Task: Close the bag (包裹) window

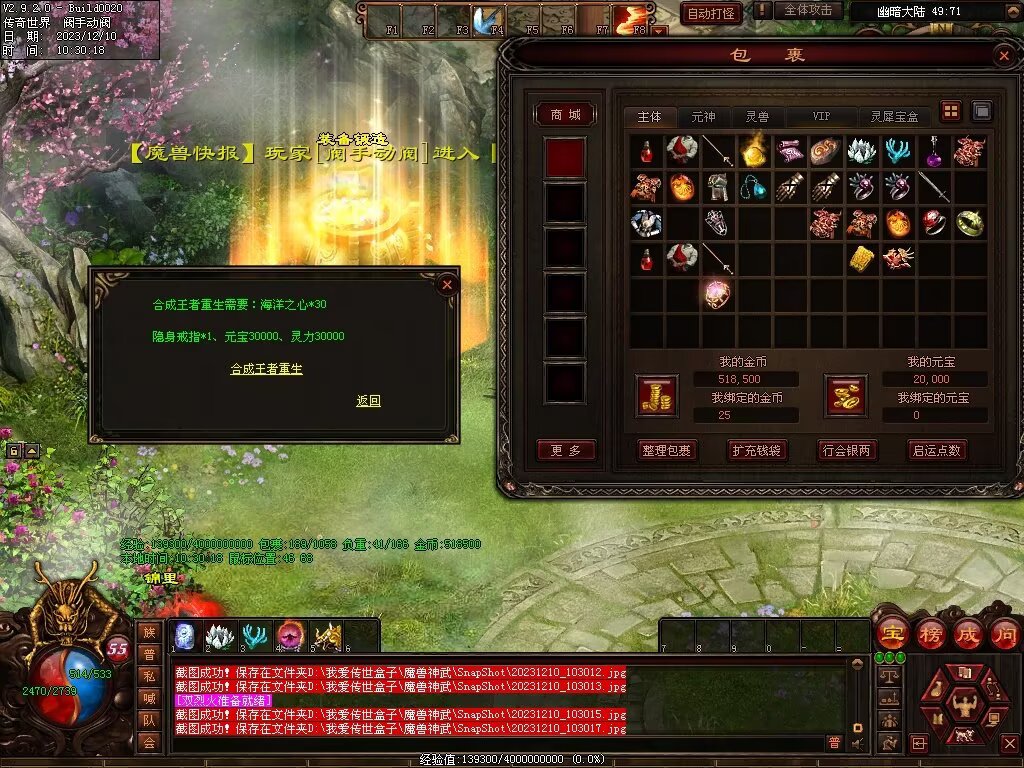Action: pos(1004,56)
